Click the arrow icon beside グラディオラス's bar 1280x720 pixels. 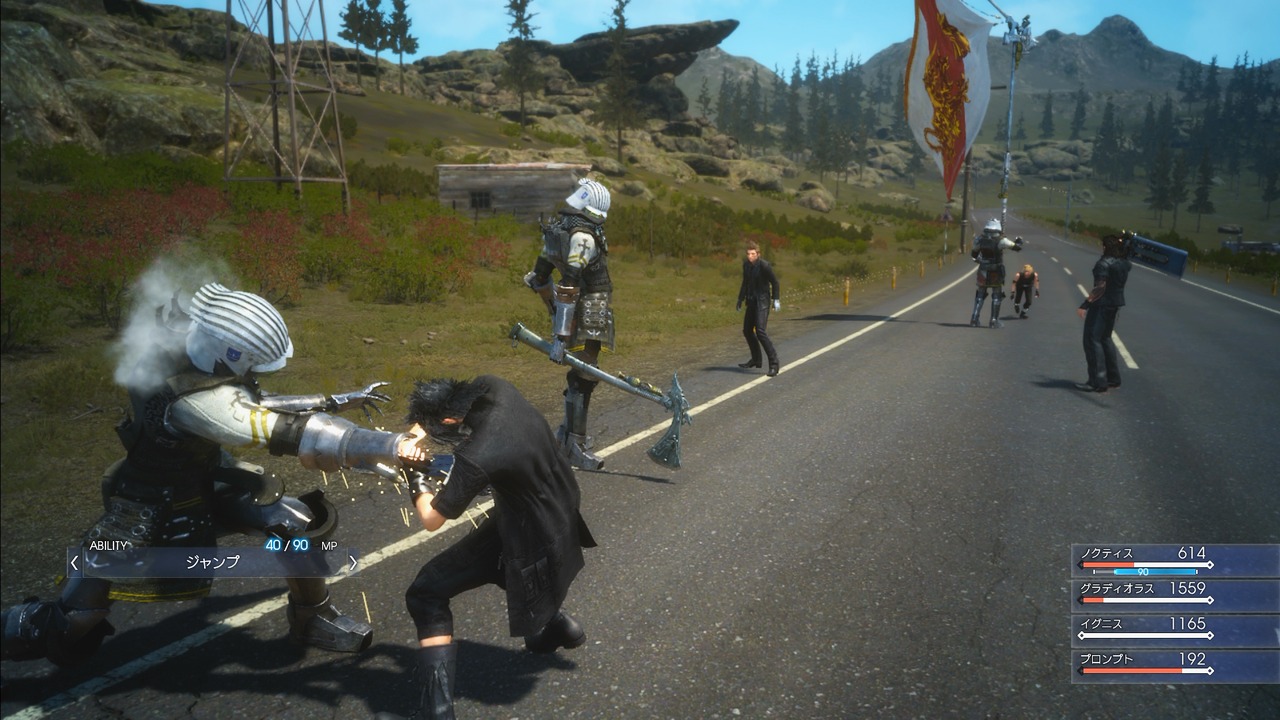pos(1080,600)
